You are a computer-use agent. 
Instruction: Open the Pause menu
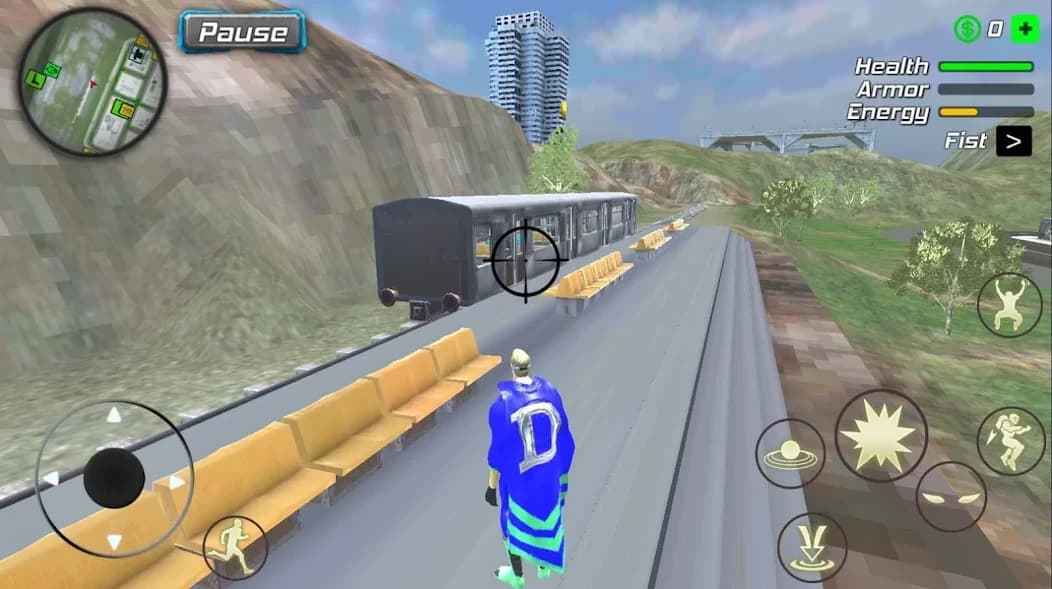pyautogui.click(x=241, y=32)
